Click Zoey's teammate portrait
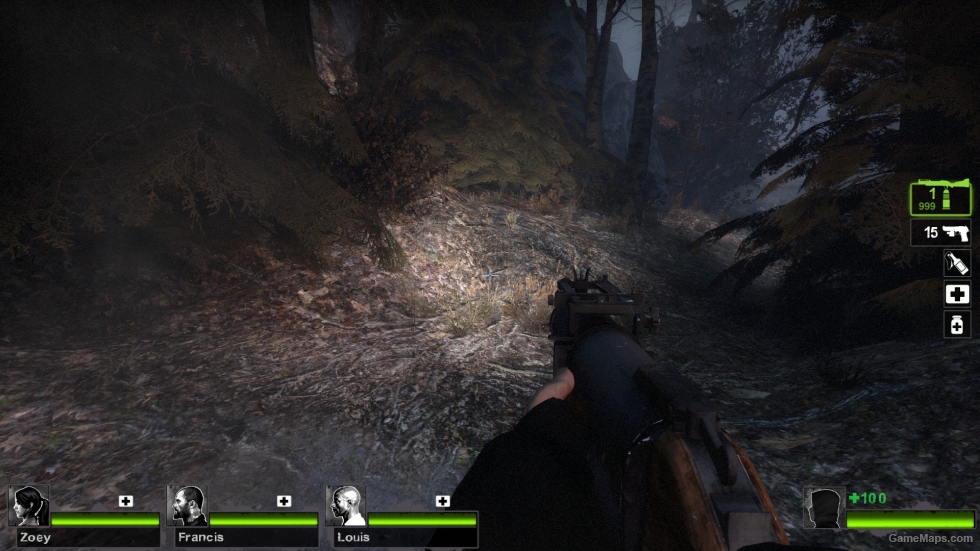This screenshot has height=551, width=980. coord(29,506)
